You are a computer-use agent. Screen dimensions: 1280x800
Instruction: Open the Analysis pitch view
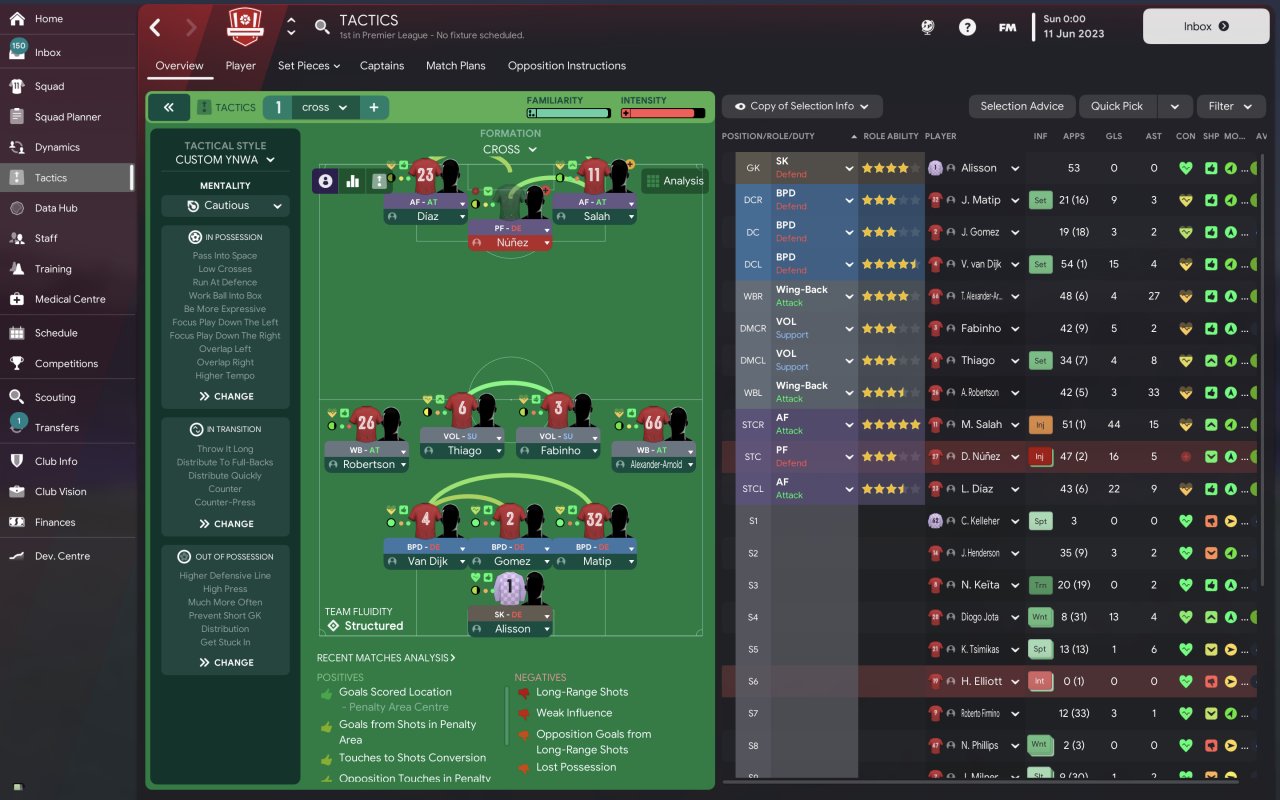point(675,181)
